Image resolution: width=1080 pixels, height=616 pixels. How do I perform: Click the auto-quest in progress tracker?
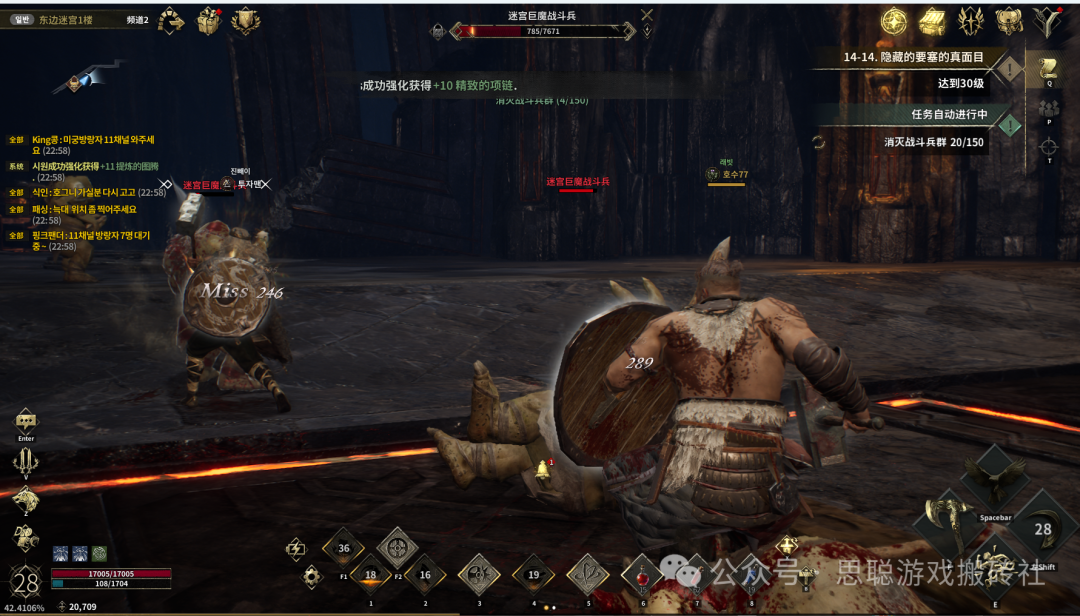pos(935,114)
